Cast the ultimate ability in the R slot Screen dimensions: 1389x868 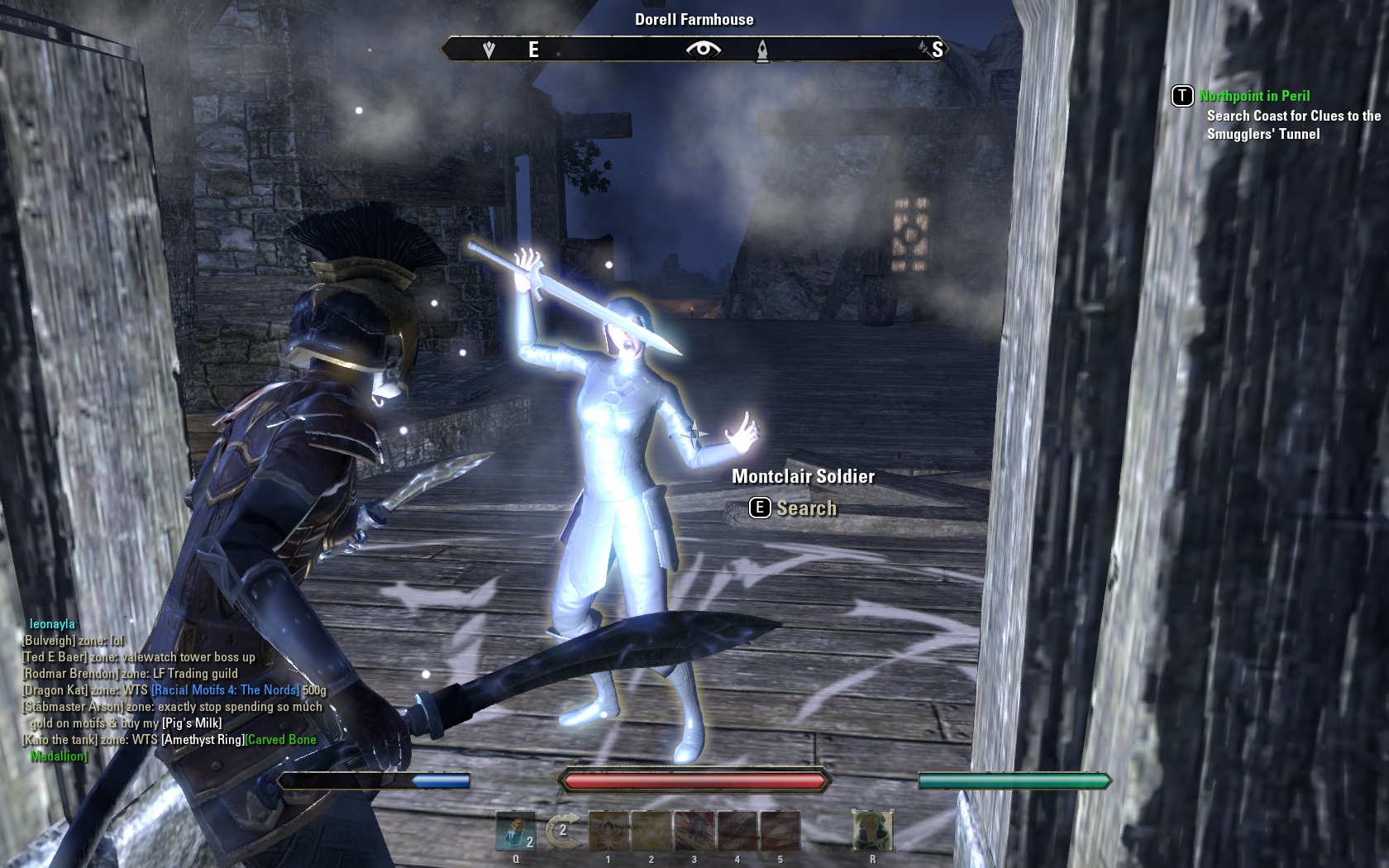click(x=872, y=831)
